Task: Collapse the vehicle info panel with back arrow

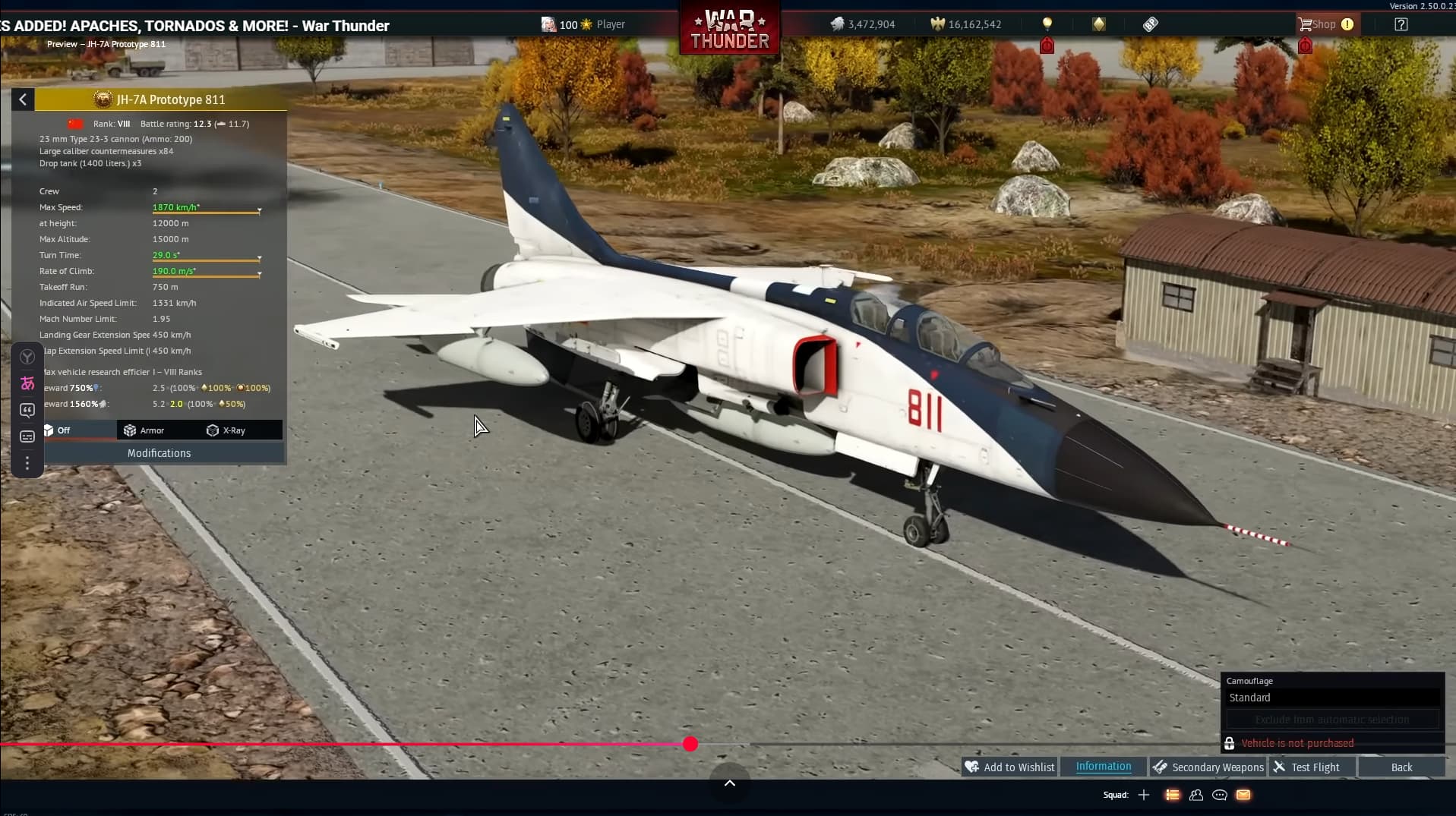Action: [23, 99]
